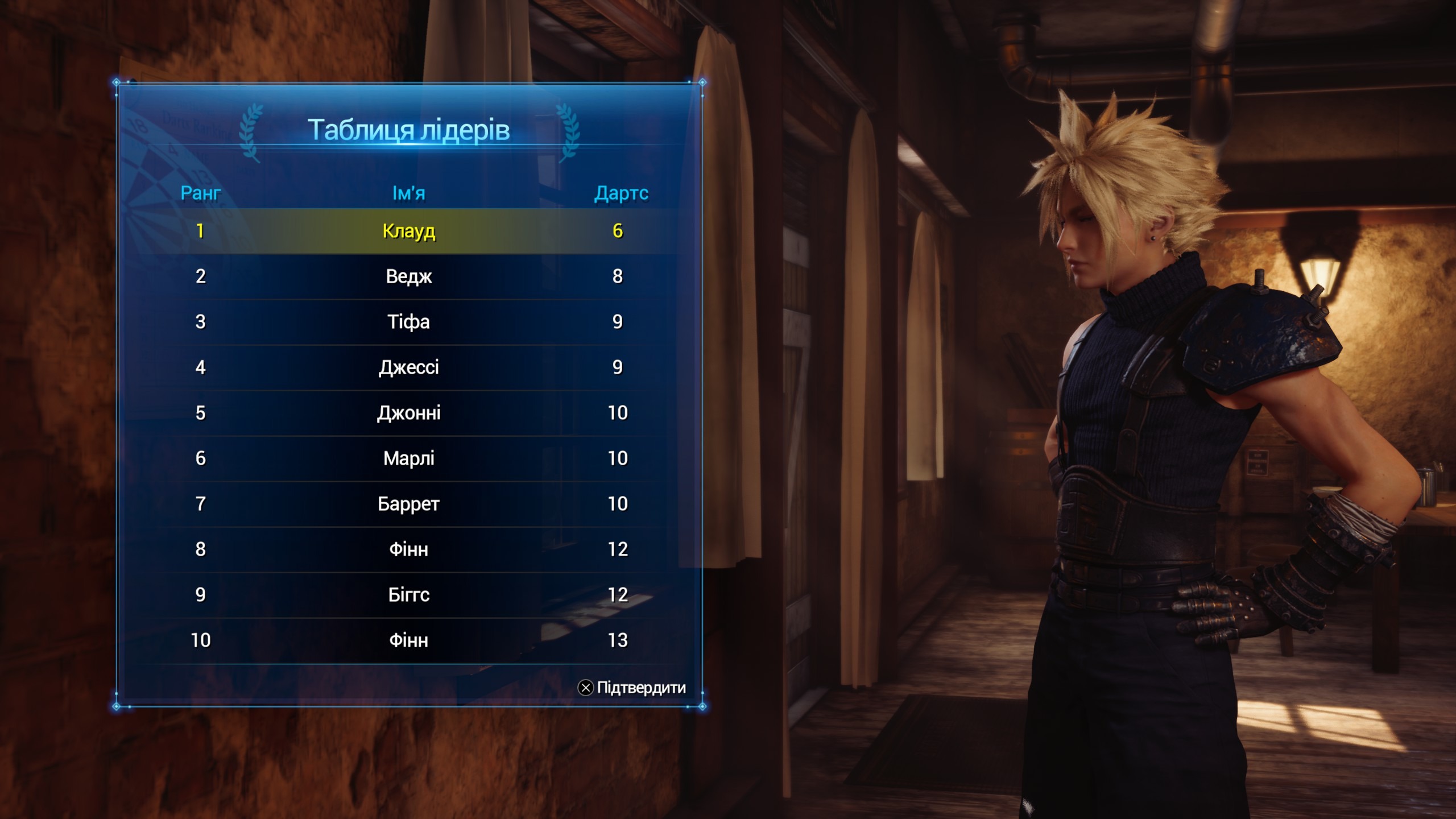The width and height of the screenshot is (1456, 819).
Task: Select Клауд's highlighted leaderboard row
Action: pos(408,231)
